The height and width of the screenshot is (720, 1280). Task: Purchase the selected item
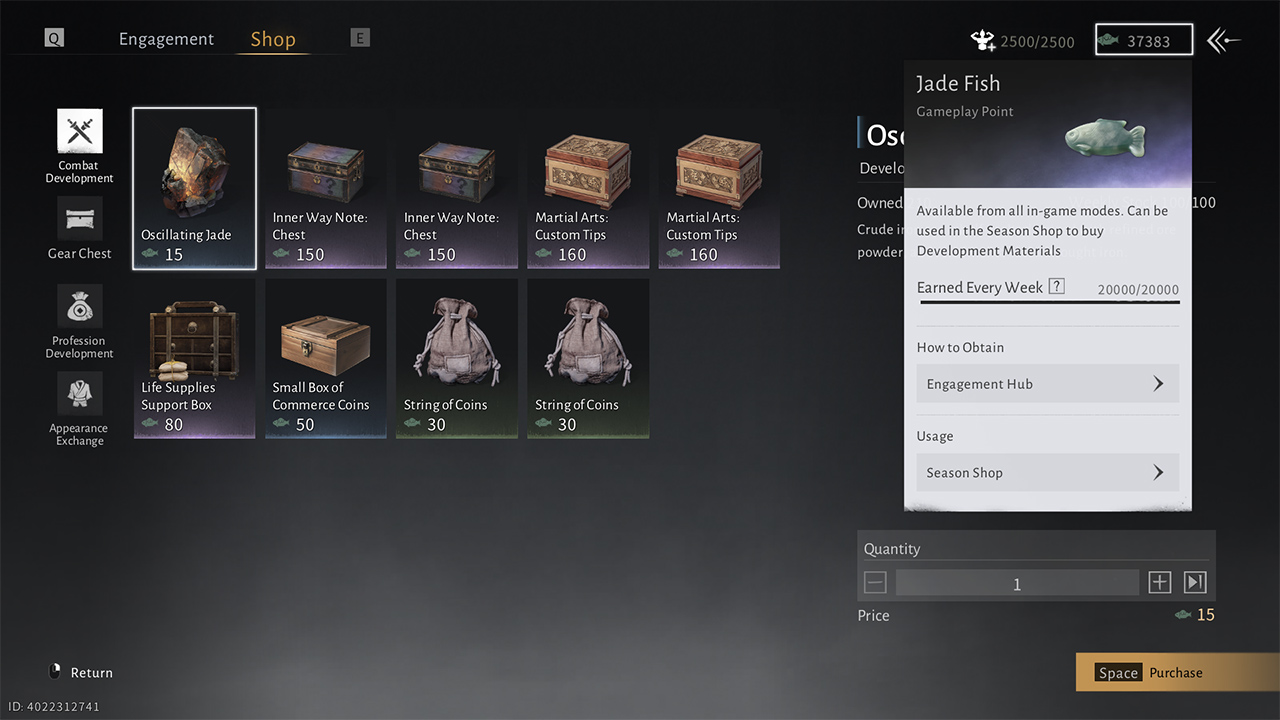1176,672
